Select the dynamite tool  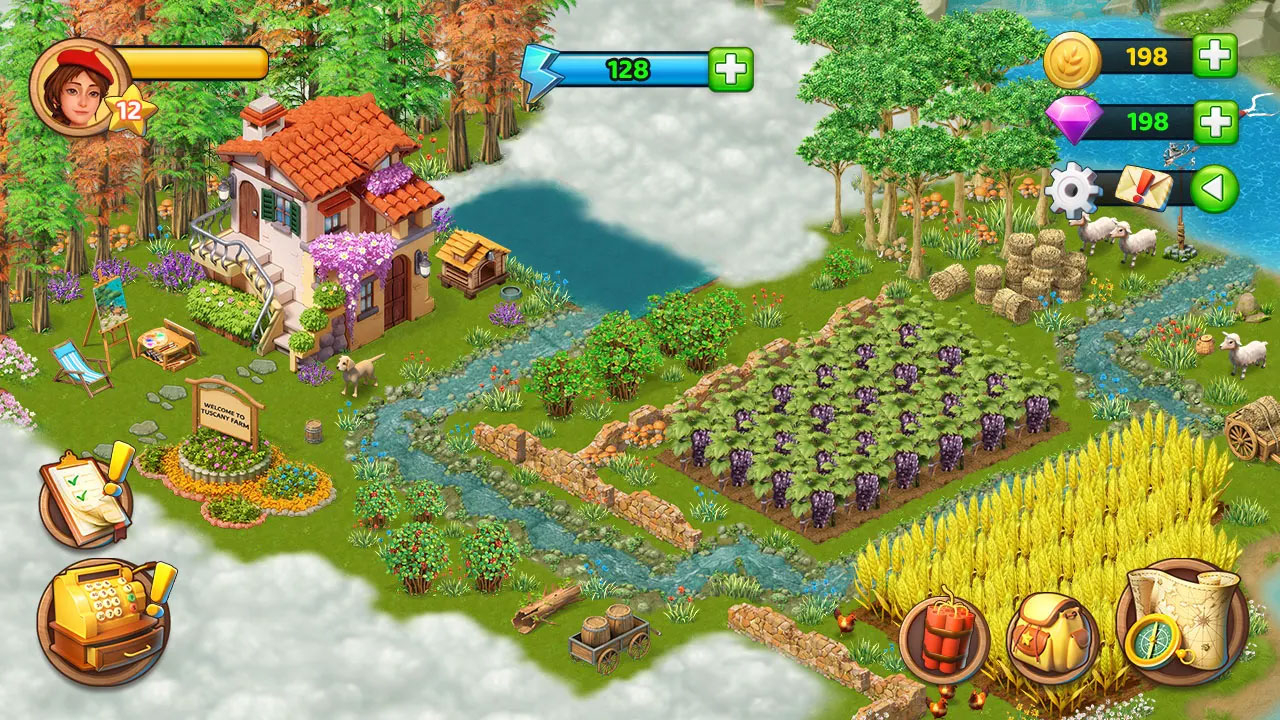(944, 640)
